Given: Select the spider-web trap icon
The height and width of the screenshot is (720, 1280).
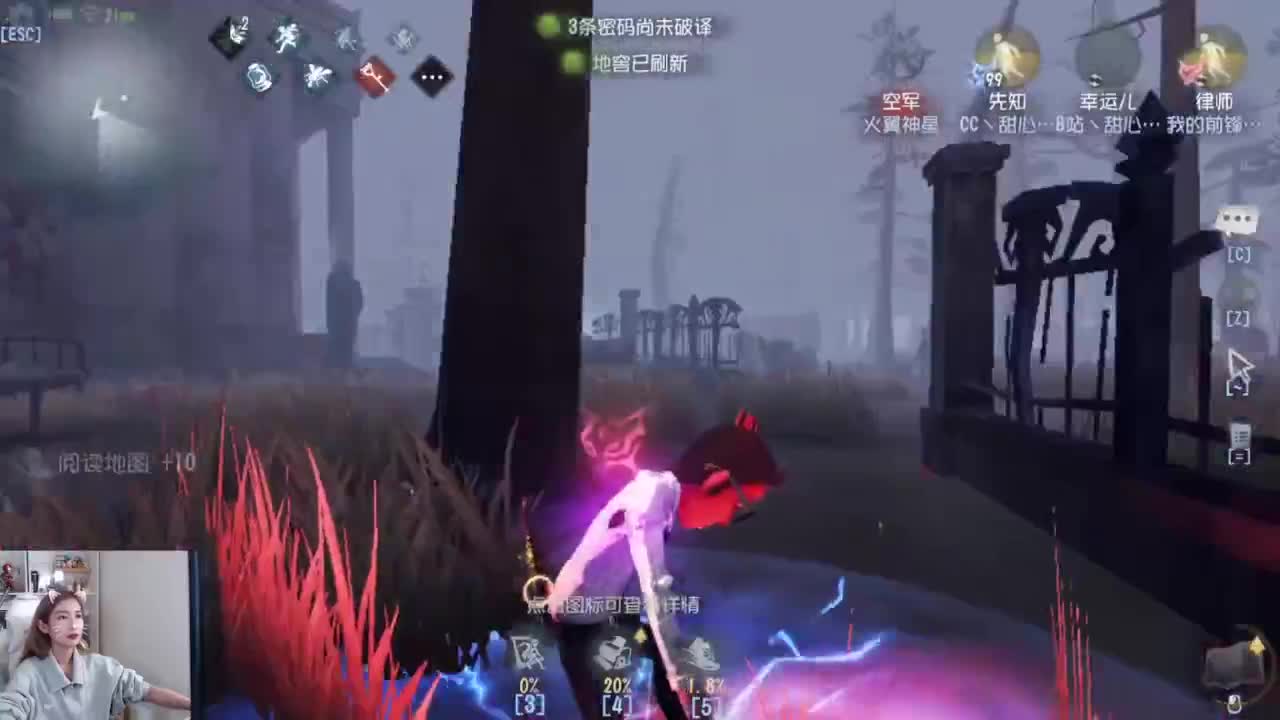Looking at the screenshot, I should click(318, 76).
